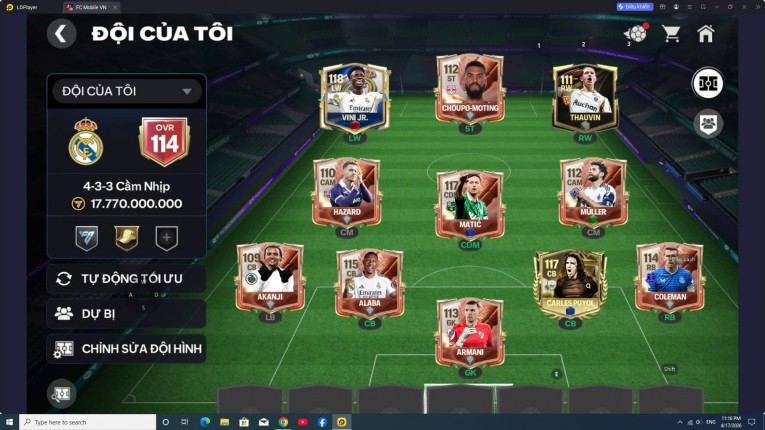Go back using the arrow button

61,34
